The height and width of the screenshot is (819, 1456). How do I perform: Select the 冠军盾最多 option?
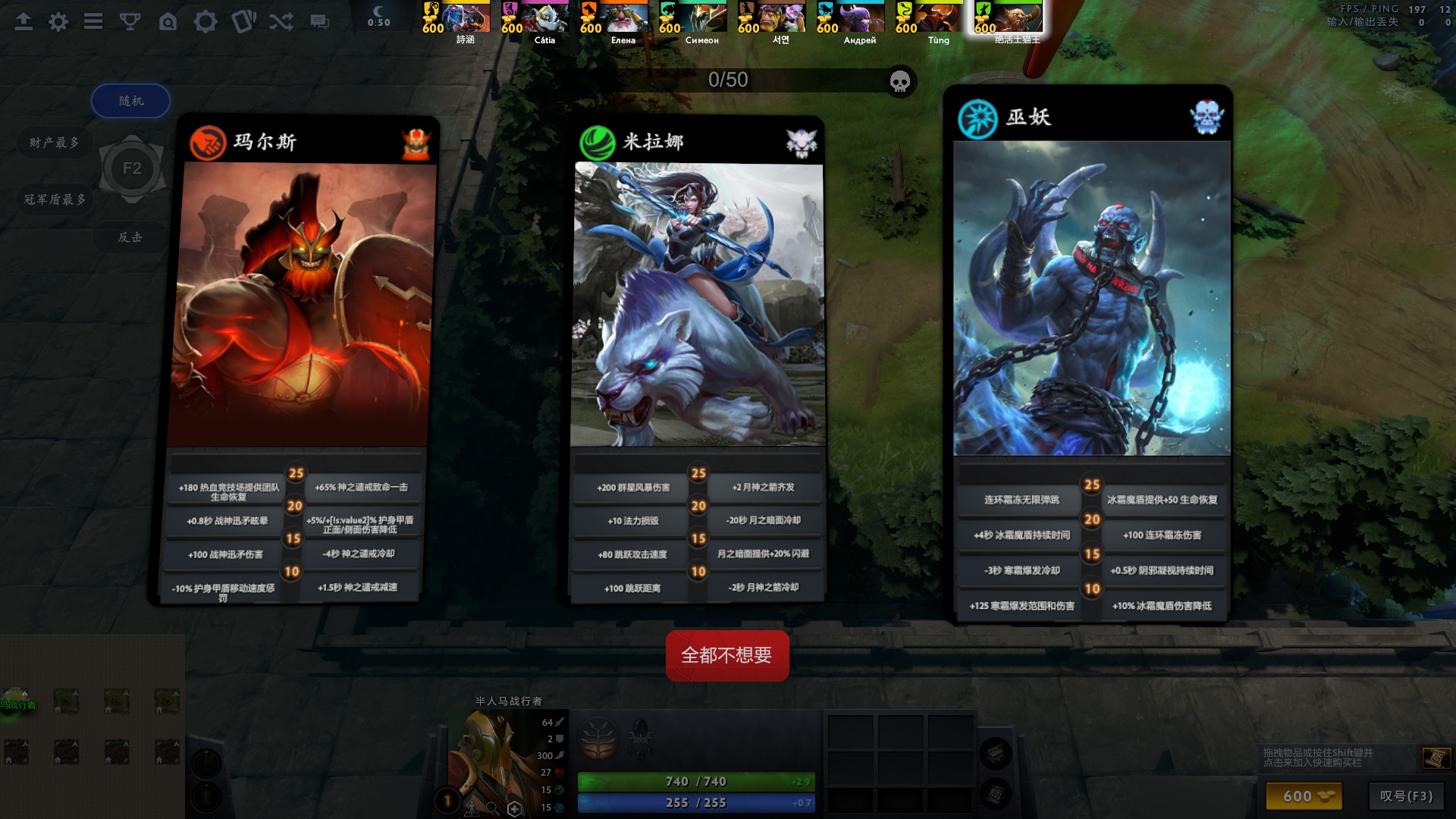[53, 199]
